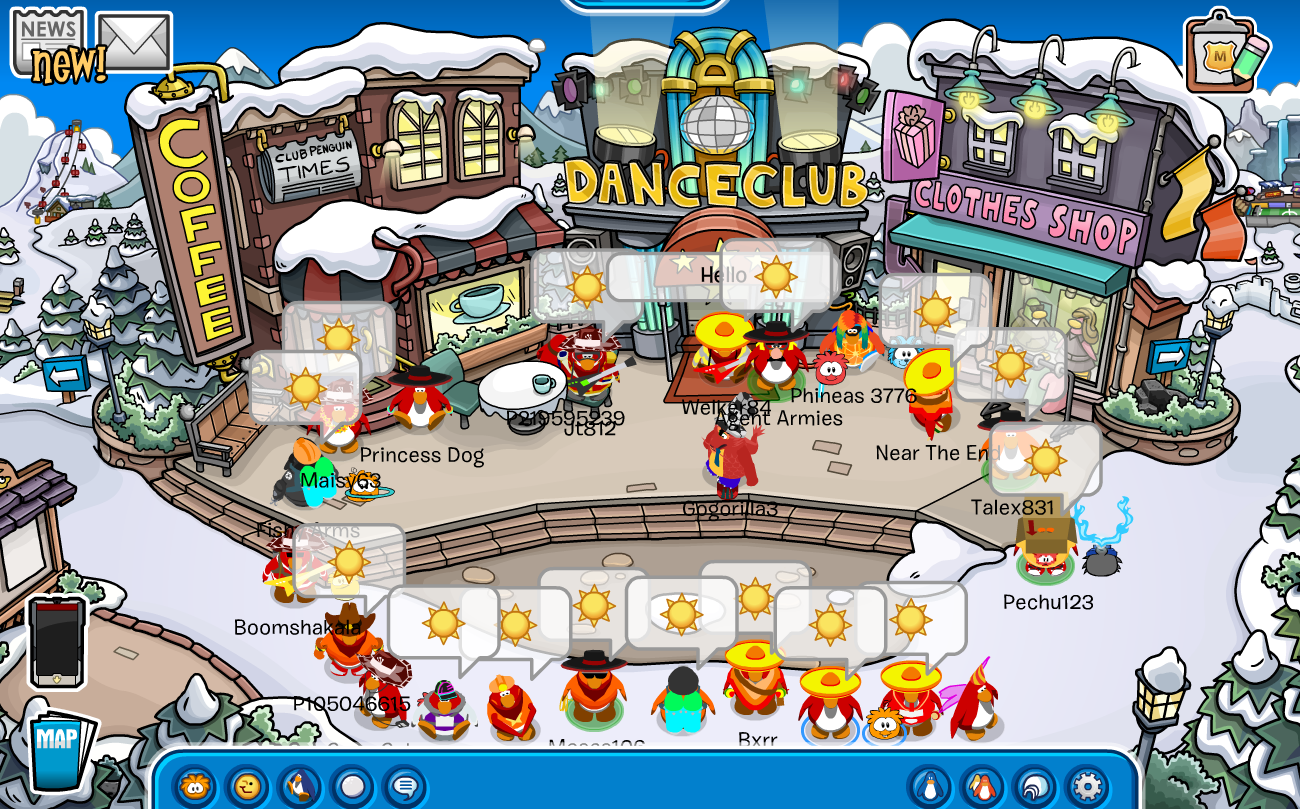
Task: Open the mail envelope inbox
Action: pos(134,42)
